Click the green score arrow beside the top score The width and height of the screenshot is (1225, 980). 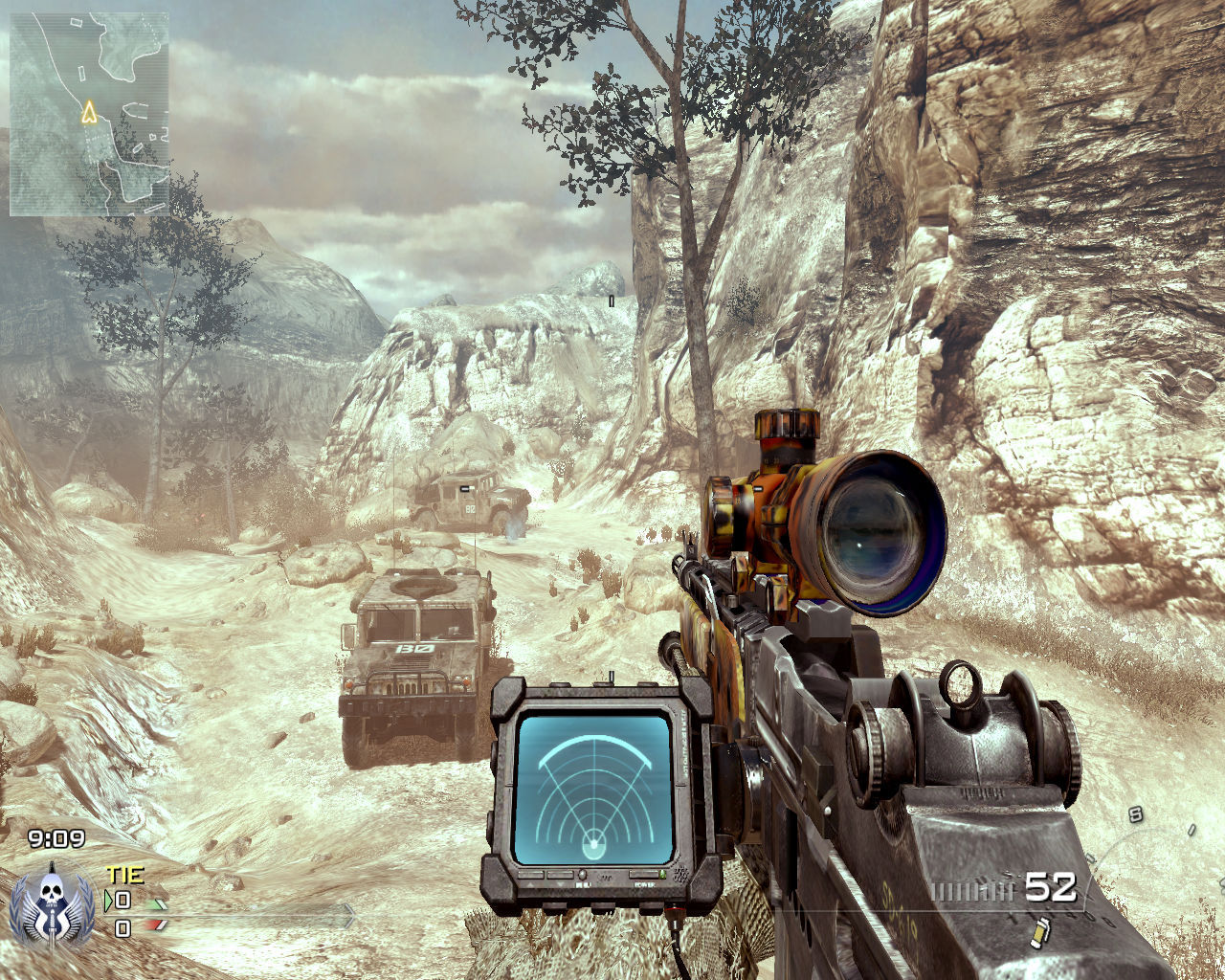(x=157, y=905)
